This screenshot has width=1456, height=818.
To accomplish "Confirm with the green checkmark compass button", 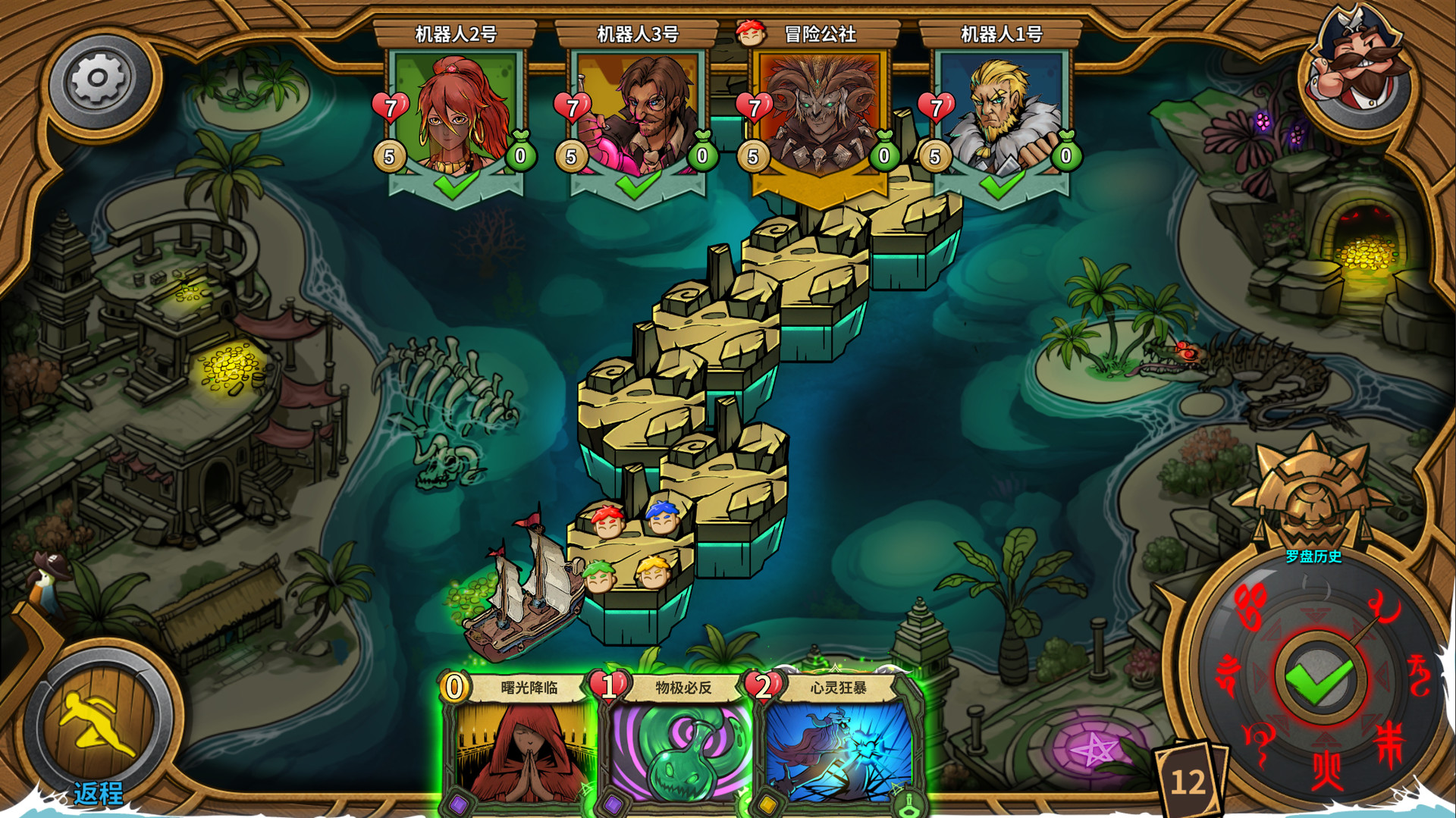I will tap(1319, 678).
